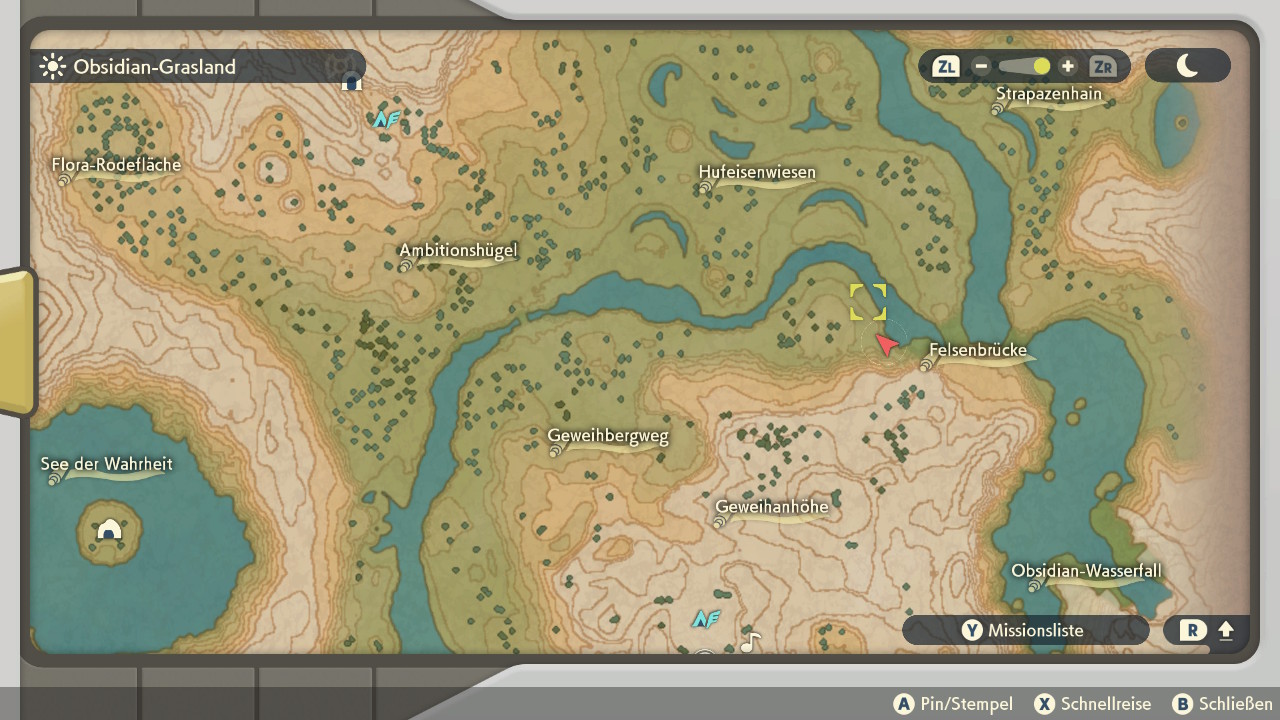Select the Flora-Rodefläche location label
1280x720 pixels.
[117, 165]
